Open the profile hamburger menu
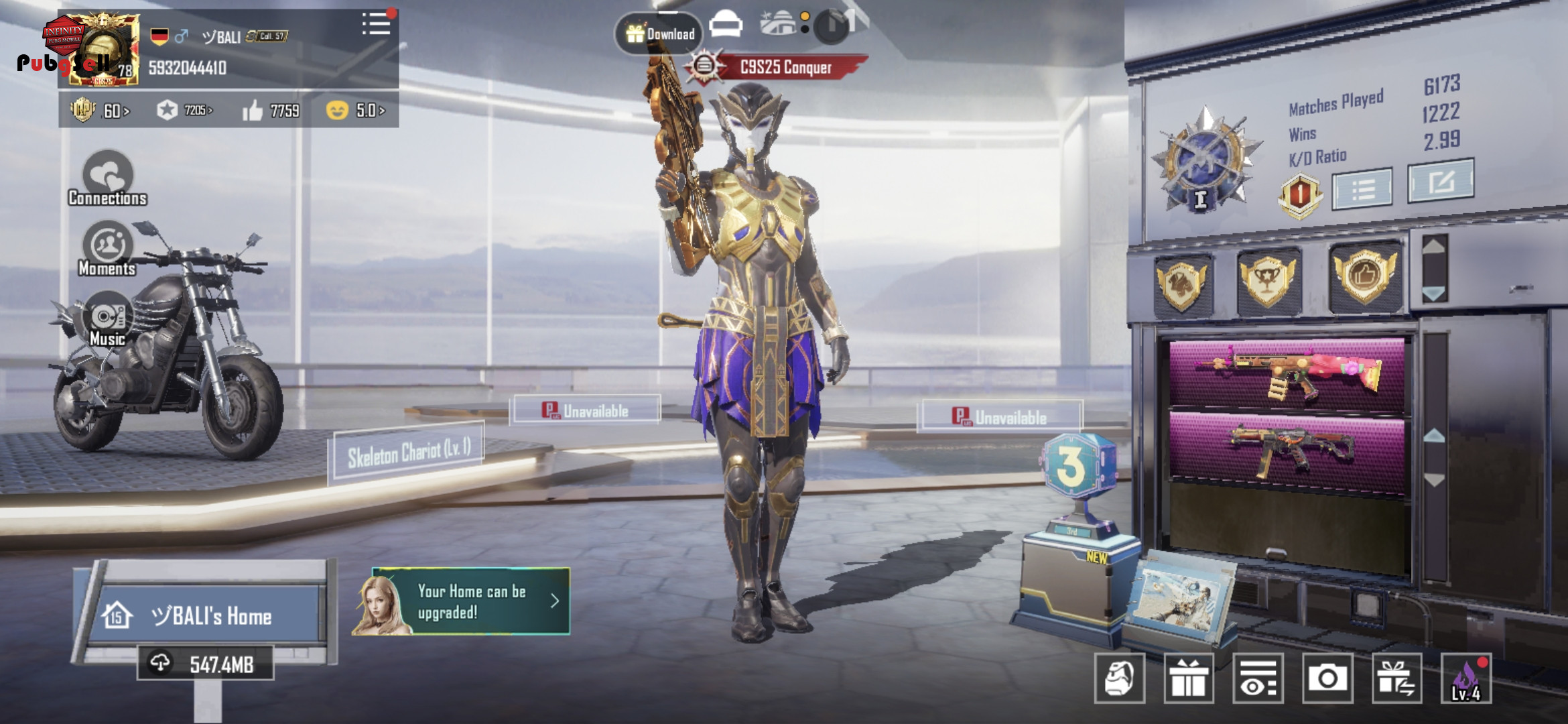1568x724 pixels. tap(376, 25)
